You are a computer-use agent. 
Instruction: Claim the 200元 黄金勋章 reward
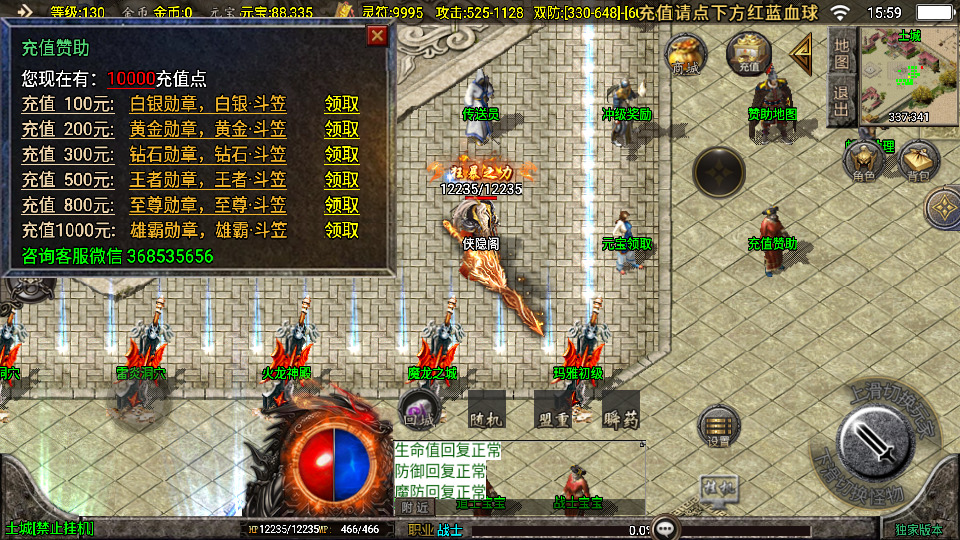(x=342, y=129)
